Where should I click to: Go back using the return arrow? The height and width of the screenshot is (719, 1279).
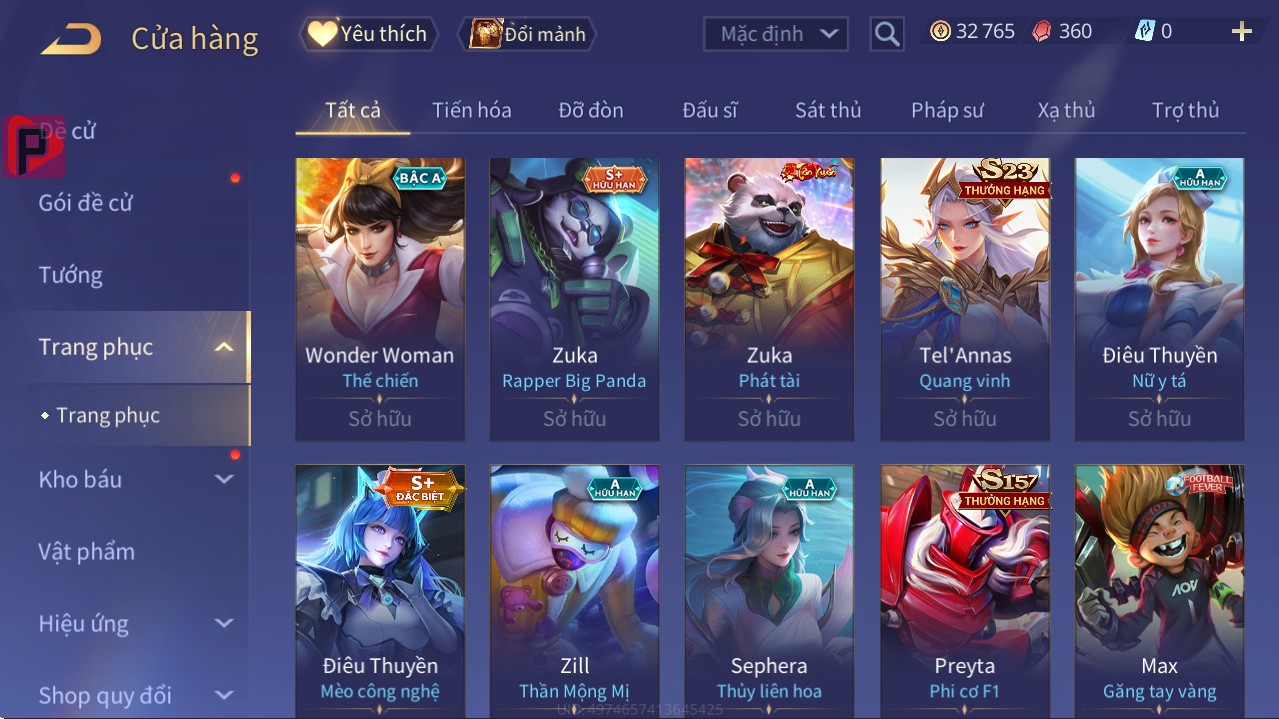(x=70, y=39)
